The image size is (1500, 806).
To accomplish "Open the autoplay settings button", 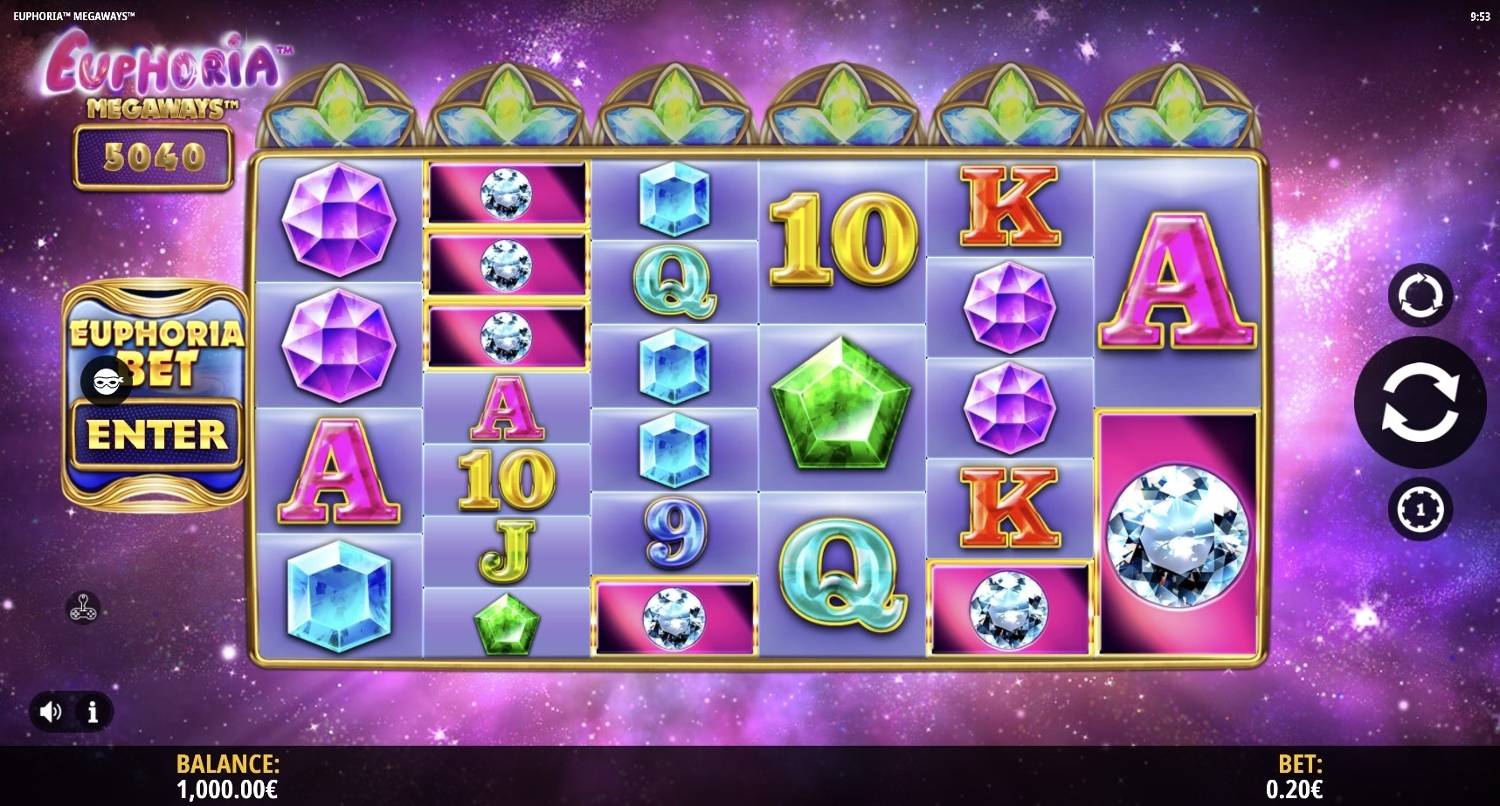I will [x=1420, y=296].
